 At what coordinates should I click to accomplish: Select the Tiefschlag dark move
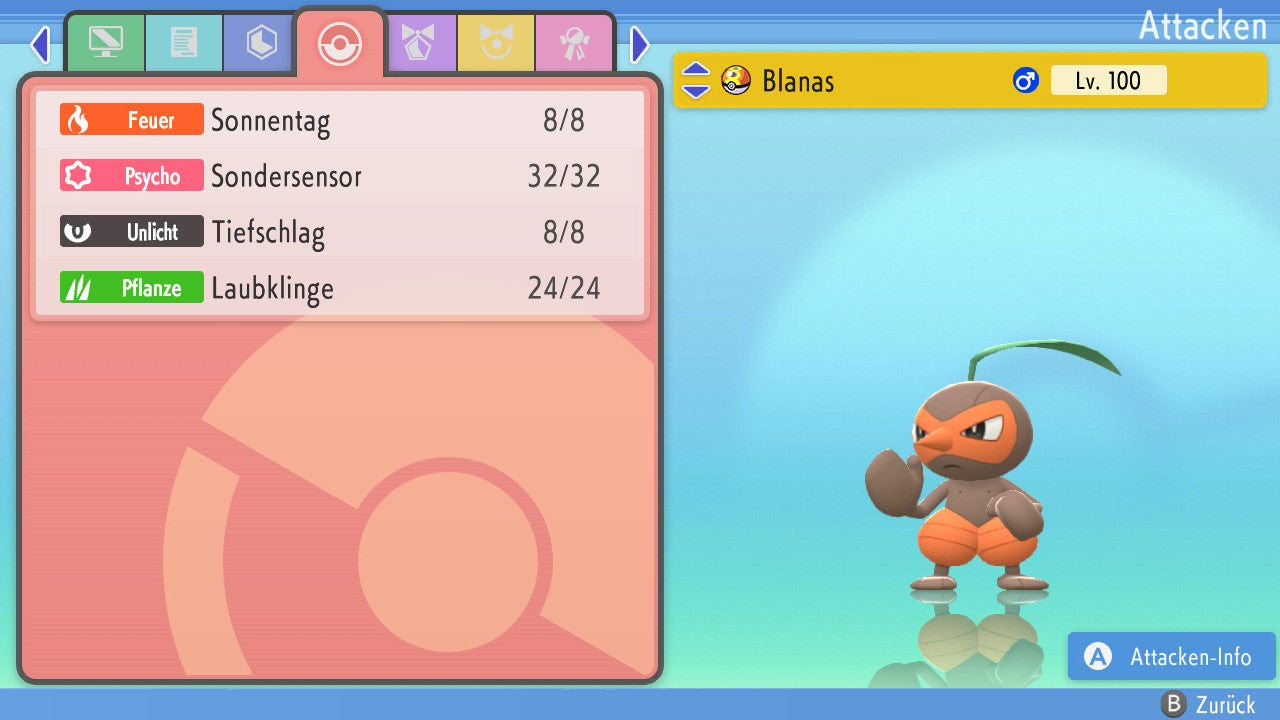tap(340, 233)
